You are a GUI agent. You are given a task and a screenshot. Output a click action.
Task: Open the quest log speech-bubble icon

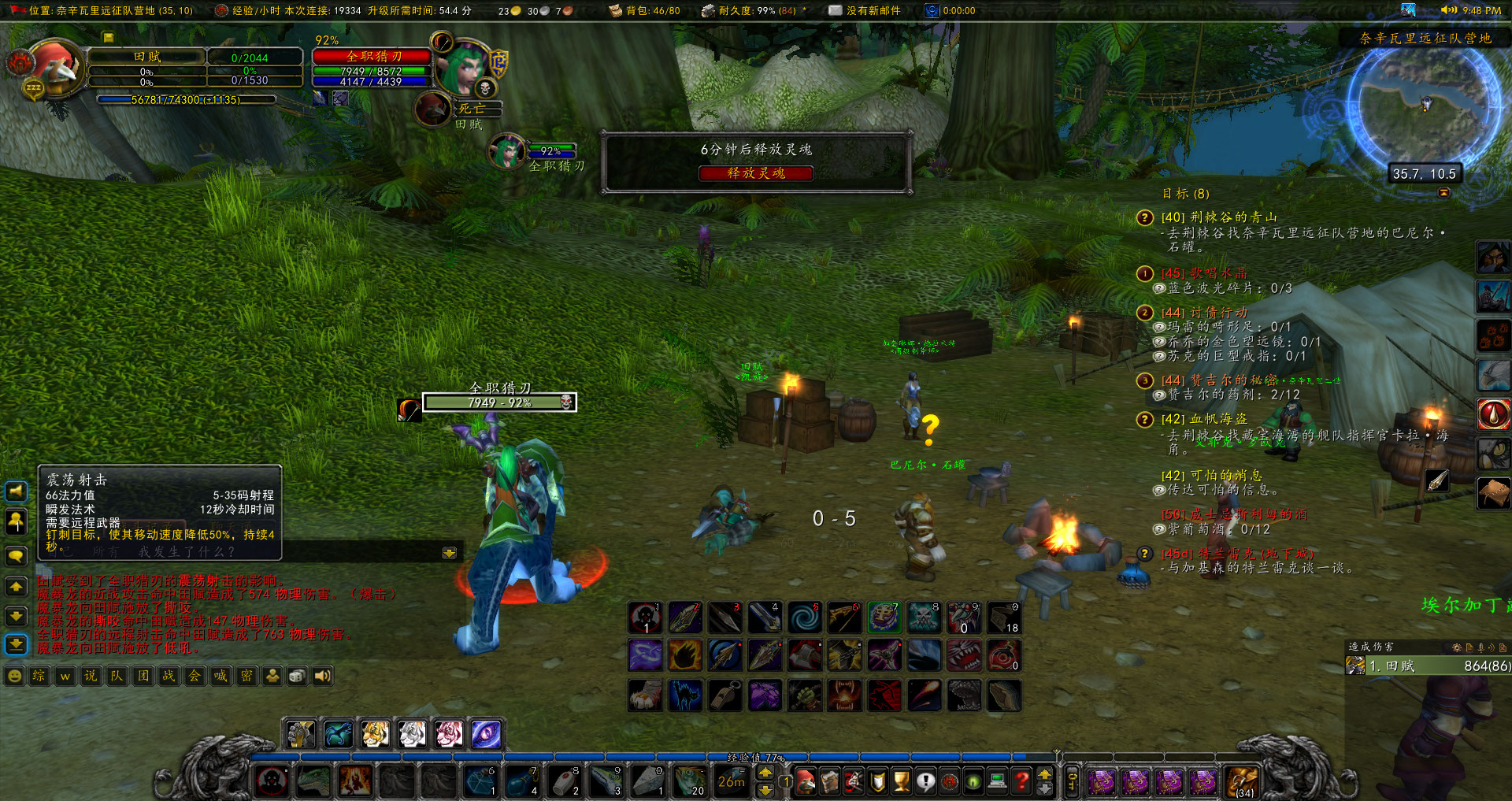pos(925,780)
